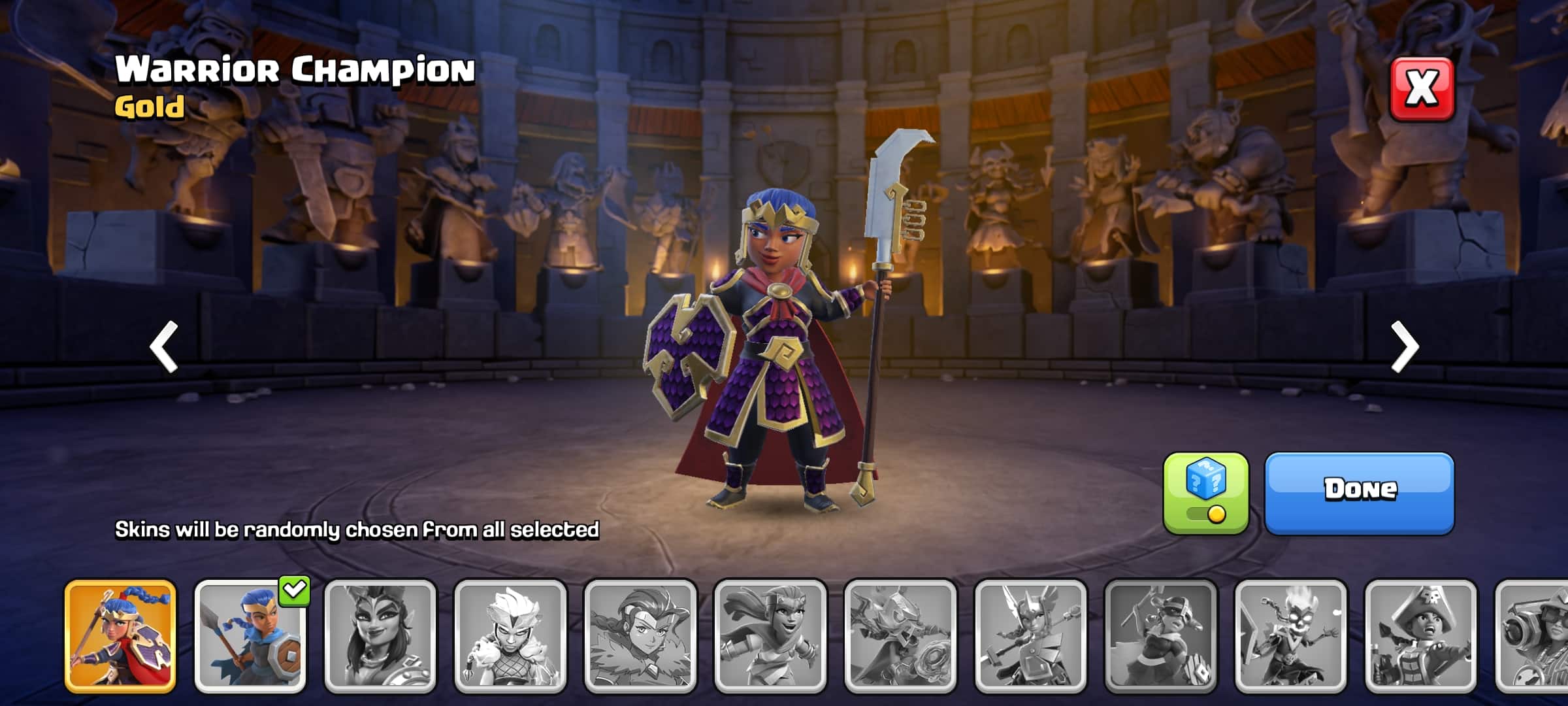The height and width of the screenshot is (706, 1568).
Task: Pick the flaming skull Champion skin
Action: pos(1290,636)
